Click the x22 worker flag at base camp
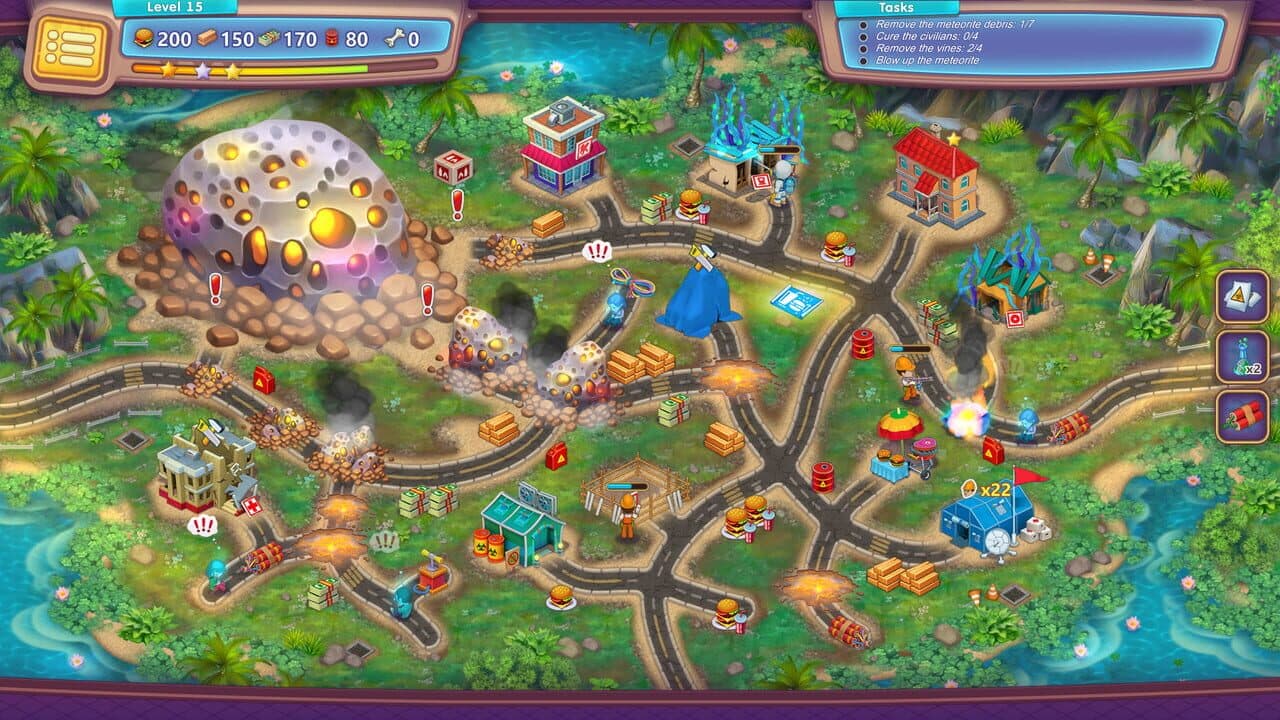Screen dimensions: 1280x720 point(985,490)
